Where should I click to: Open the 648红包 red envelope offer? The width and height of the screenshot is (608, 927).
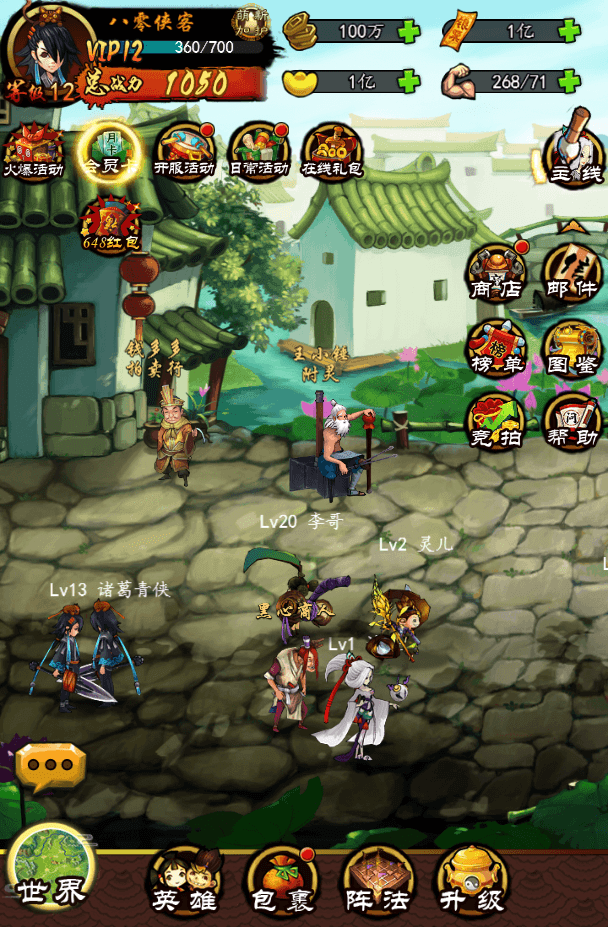click(110, 224)
